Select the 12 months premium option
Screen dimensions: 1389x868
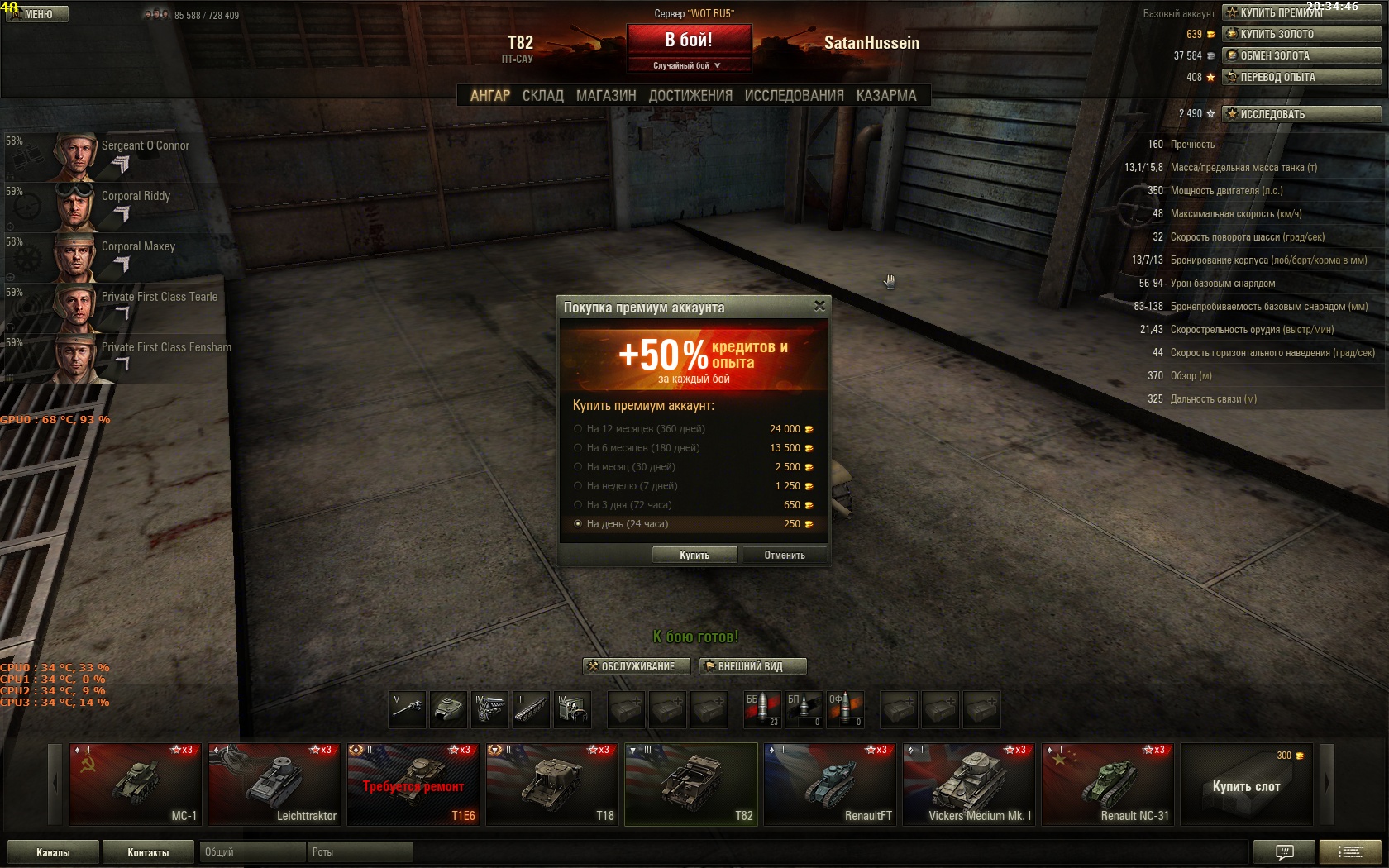point(578,429)
